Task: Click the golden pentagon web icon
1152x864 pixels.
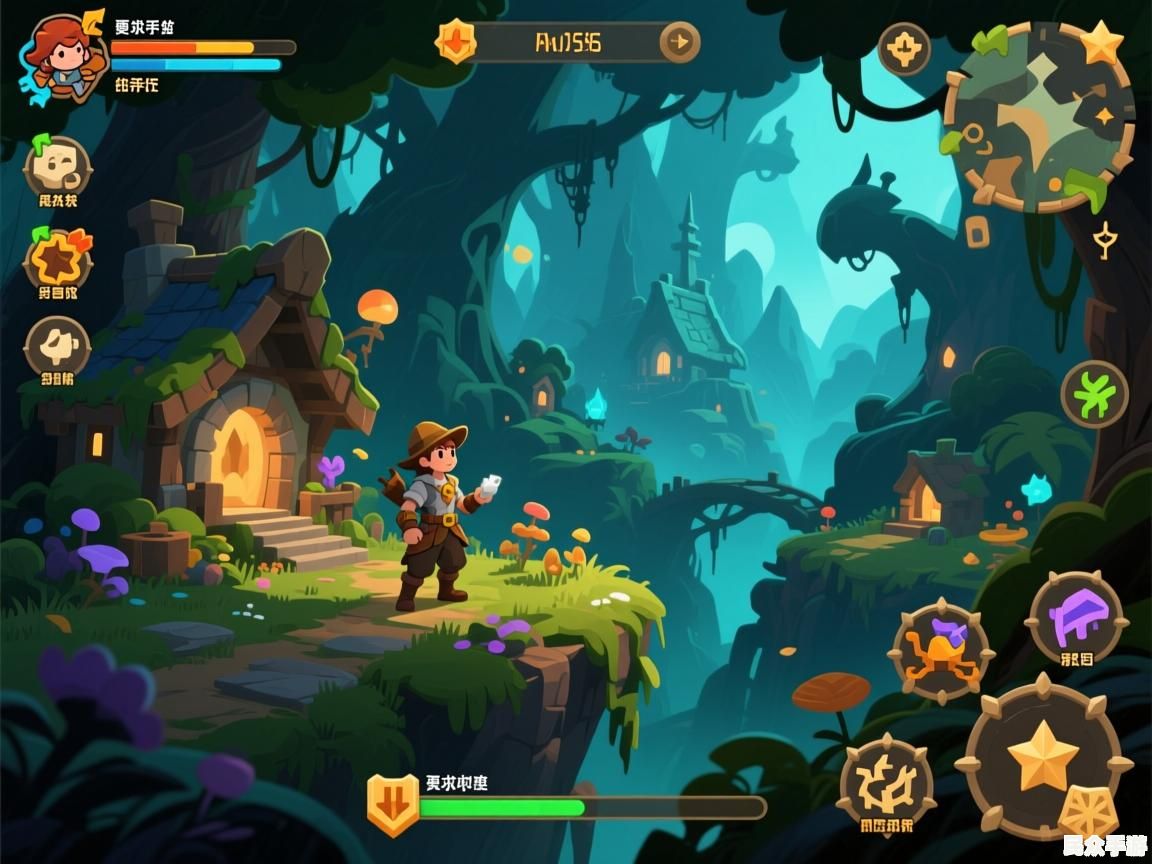Action: click(1086, 812)
